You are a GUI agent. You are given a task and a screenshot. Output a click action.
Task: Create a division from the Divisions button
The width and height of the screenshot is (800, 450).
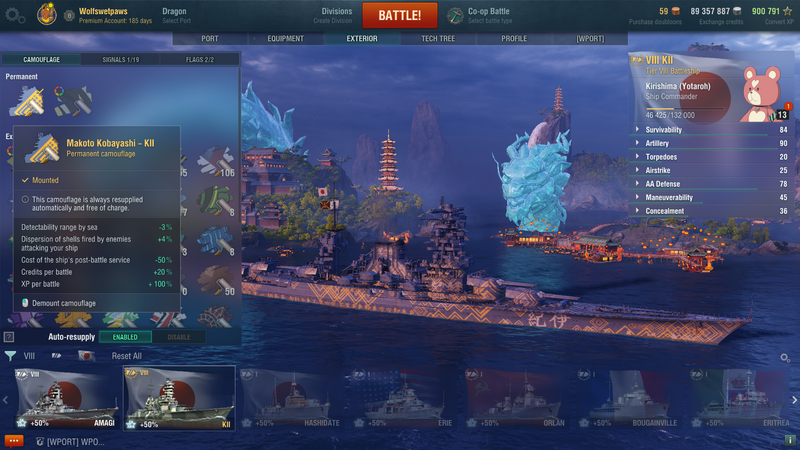(336, 16)
